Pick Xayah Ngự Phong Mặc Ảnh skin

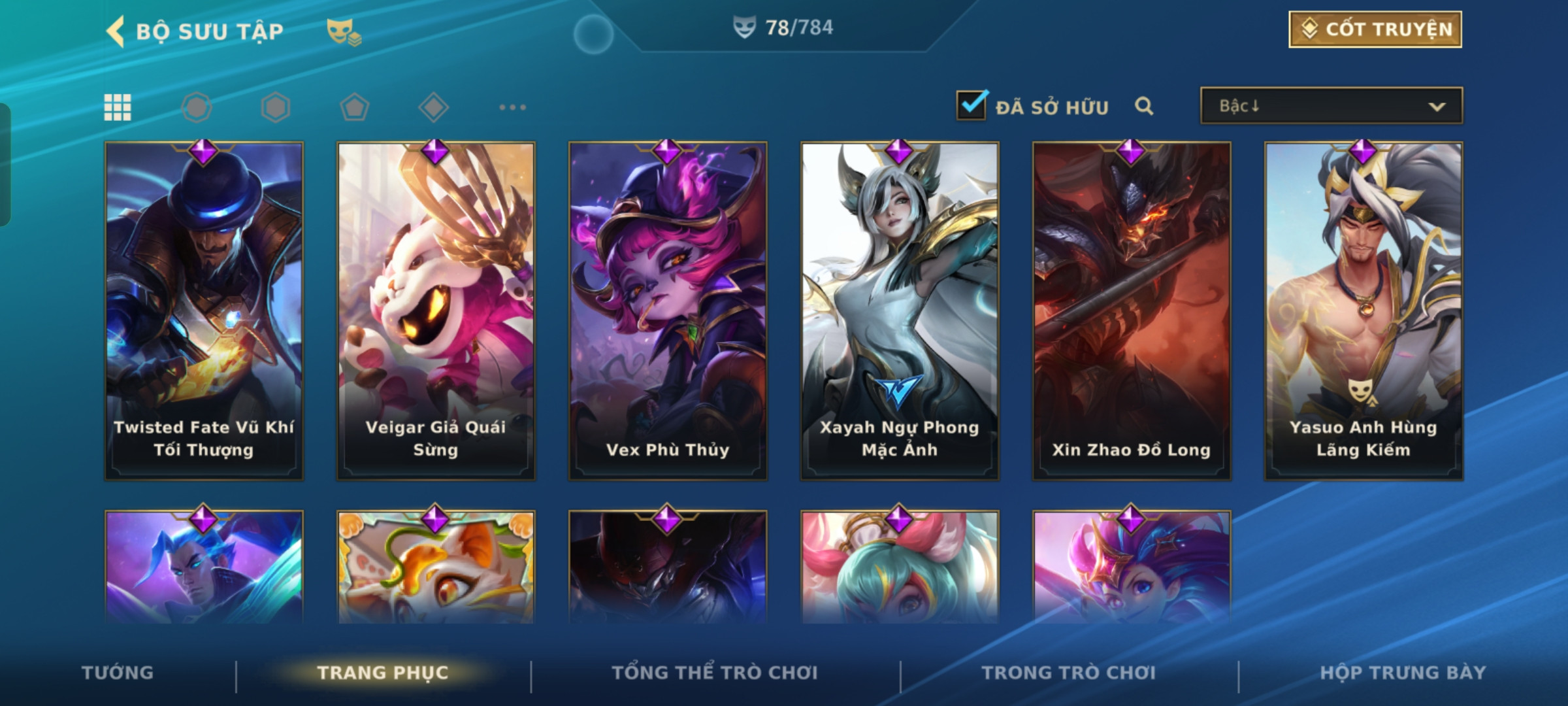pyautogui.click(x=900, y=311)
